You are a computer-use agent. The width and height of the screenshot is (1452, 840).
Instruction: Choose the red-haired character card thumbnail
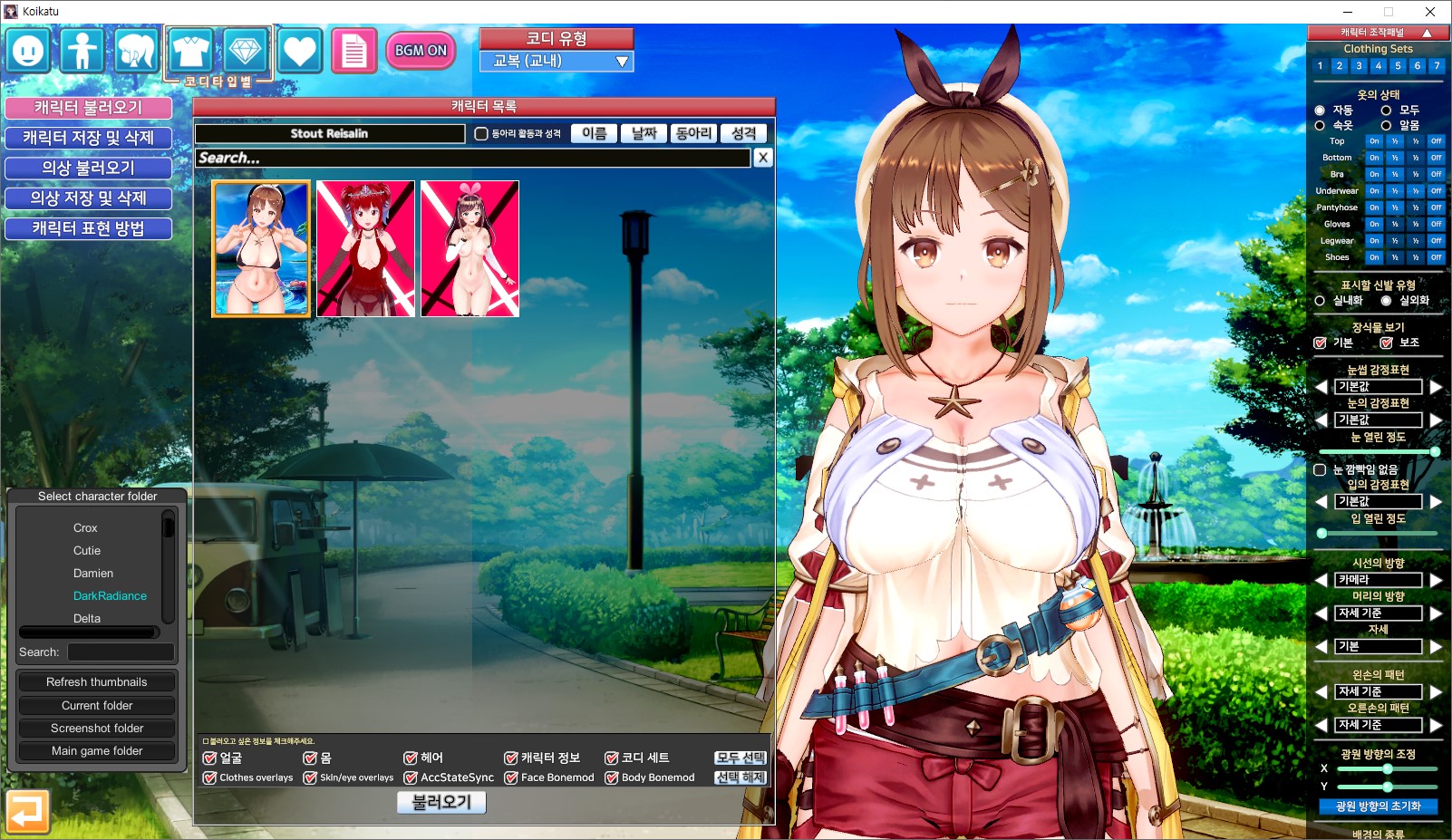[x=365, y=248]
